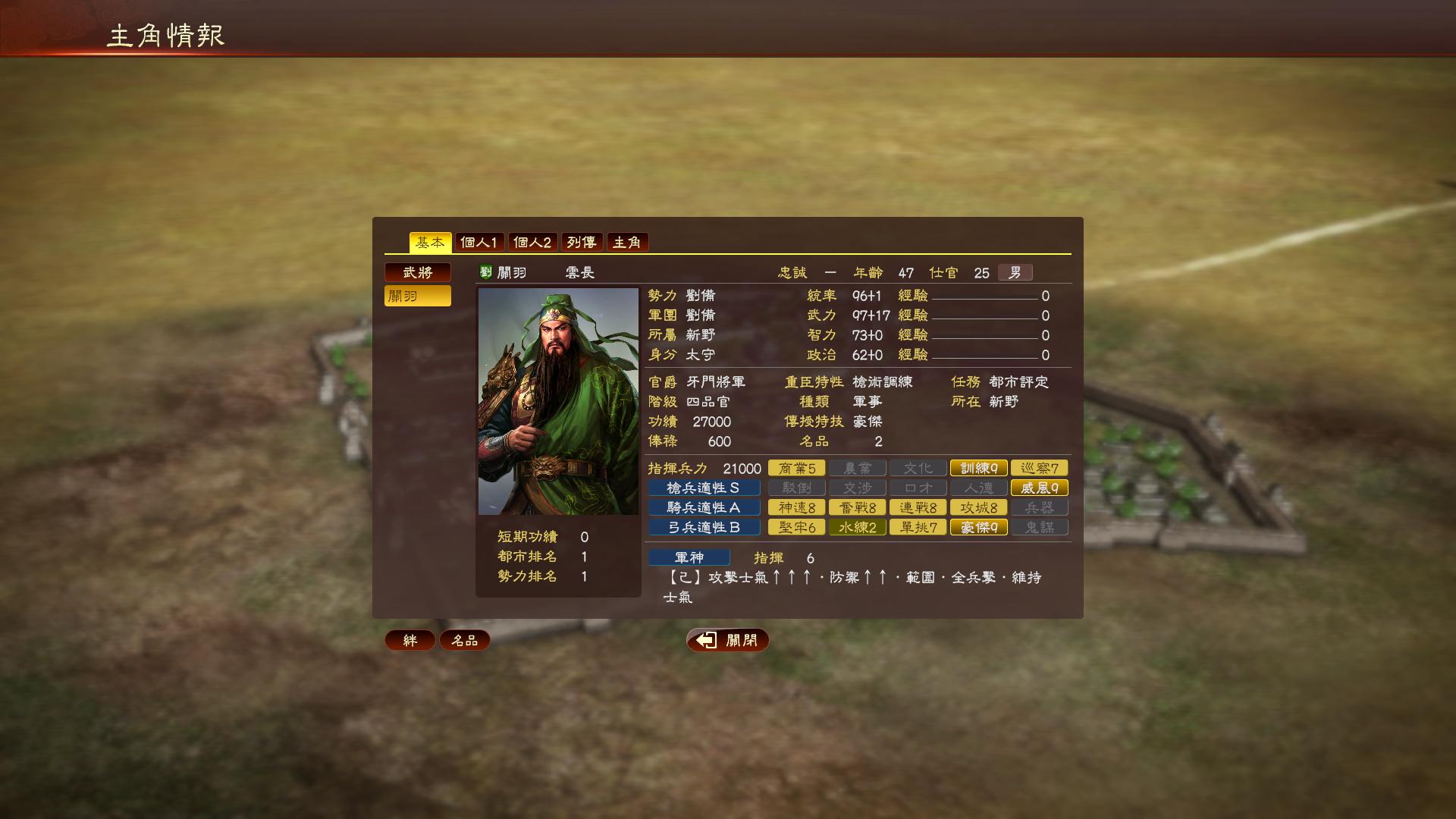1456x819 pixels.
Task: Toggle the 騎兵適性A cavalry aptitude entry
Action: coord(704,507)
